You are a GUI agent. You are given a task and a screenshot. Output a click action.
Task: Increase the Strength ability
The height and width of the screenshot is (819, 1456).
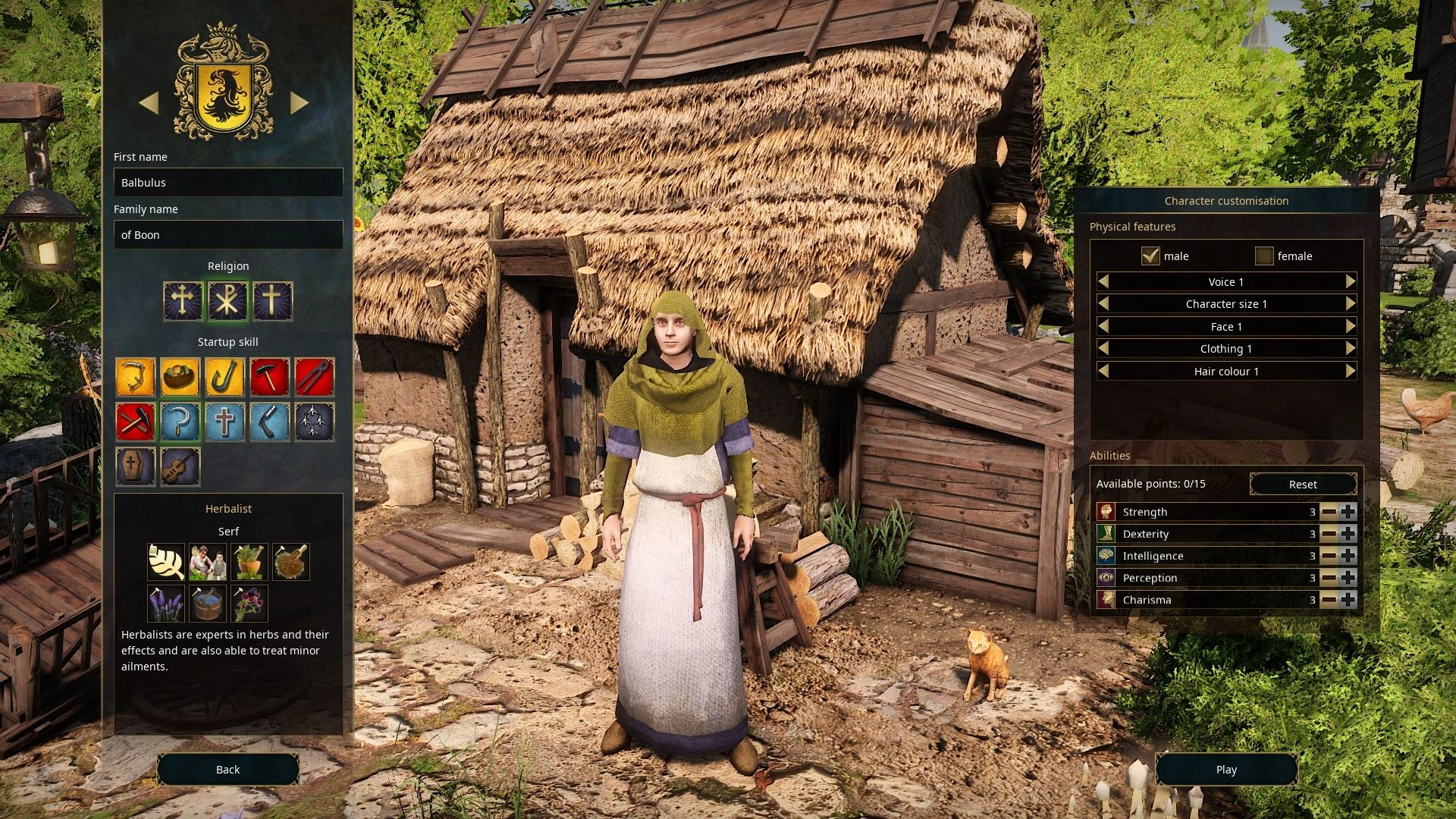coord(1348,512)
